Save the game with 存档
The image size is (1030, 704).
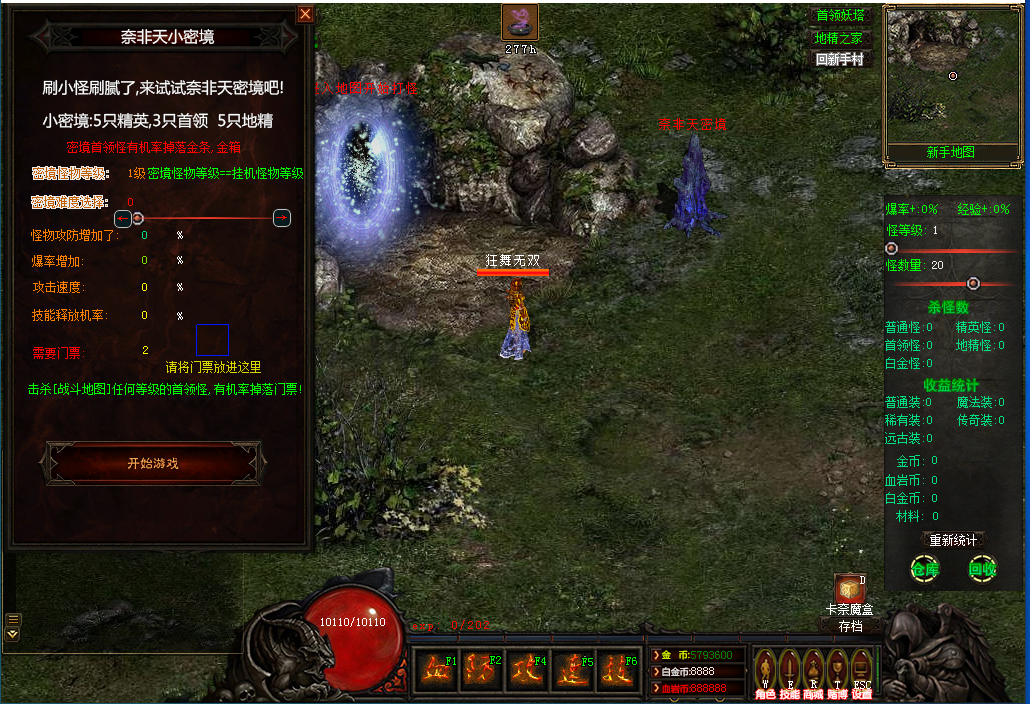coord(850,626)
